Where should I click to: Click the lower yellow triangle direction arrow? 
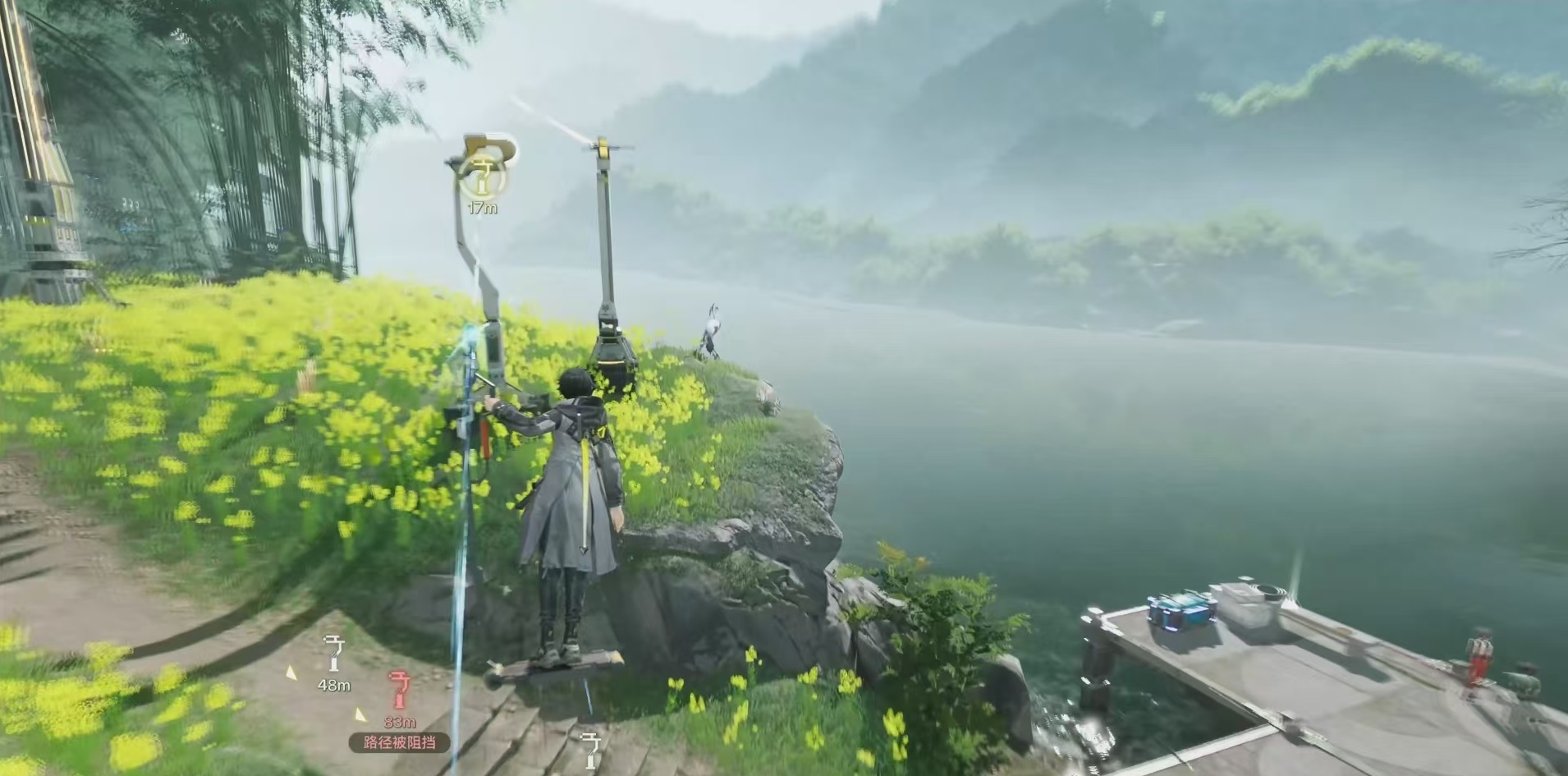coord(360,716)
